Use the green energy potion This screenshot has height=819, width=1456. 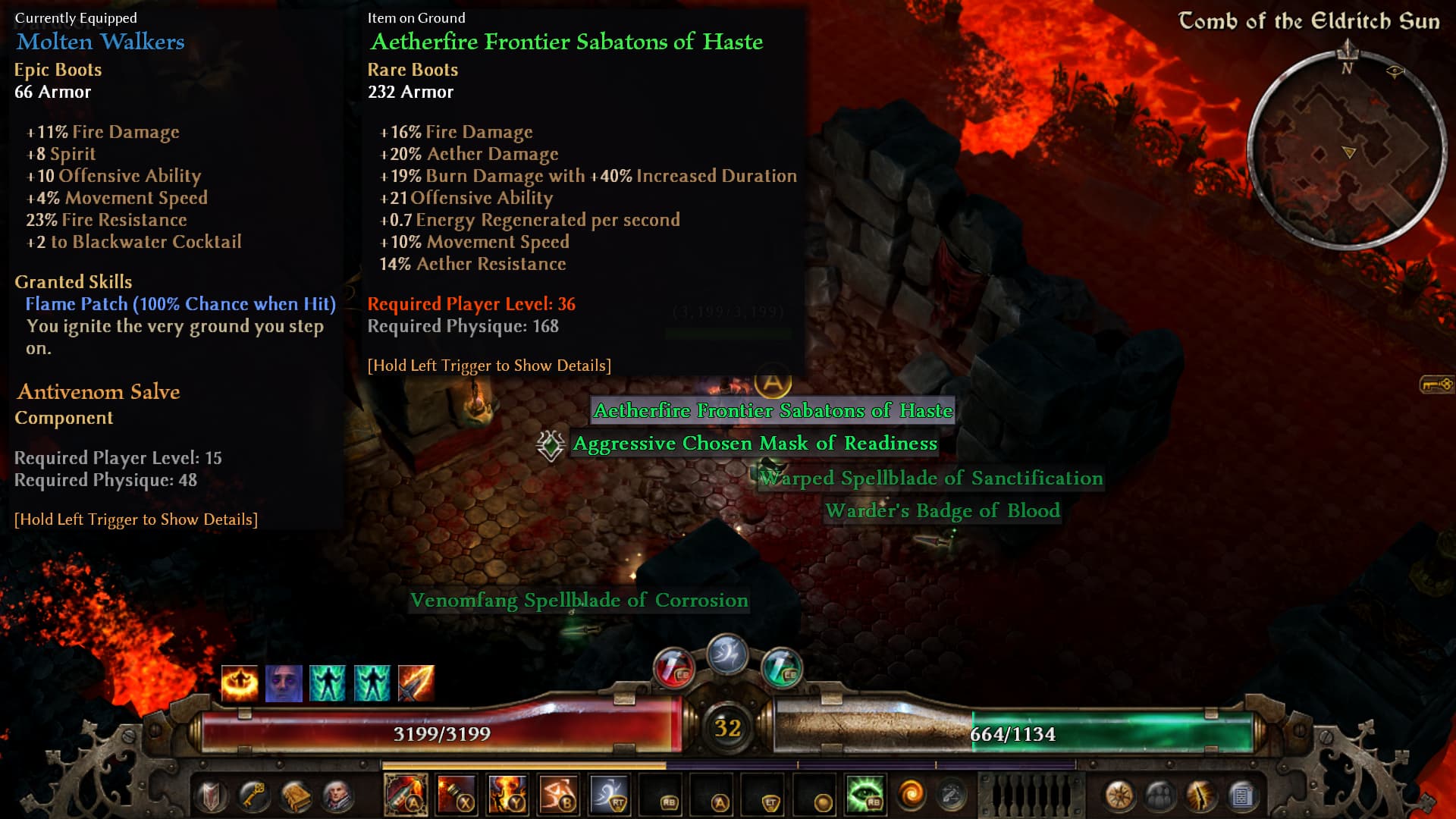[781, 668]
